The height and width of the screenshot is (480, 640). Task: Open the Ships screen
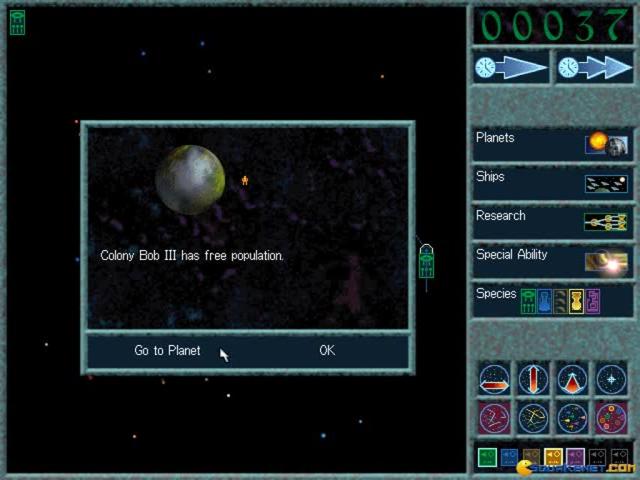click(552, 182)
